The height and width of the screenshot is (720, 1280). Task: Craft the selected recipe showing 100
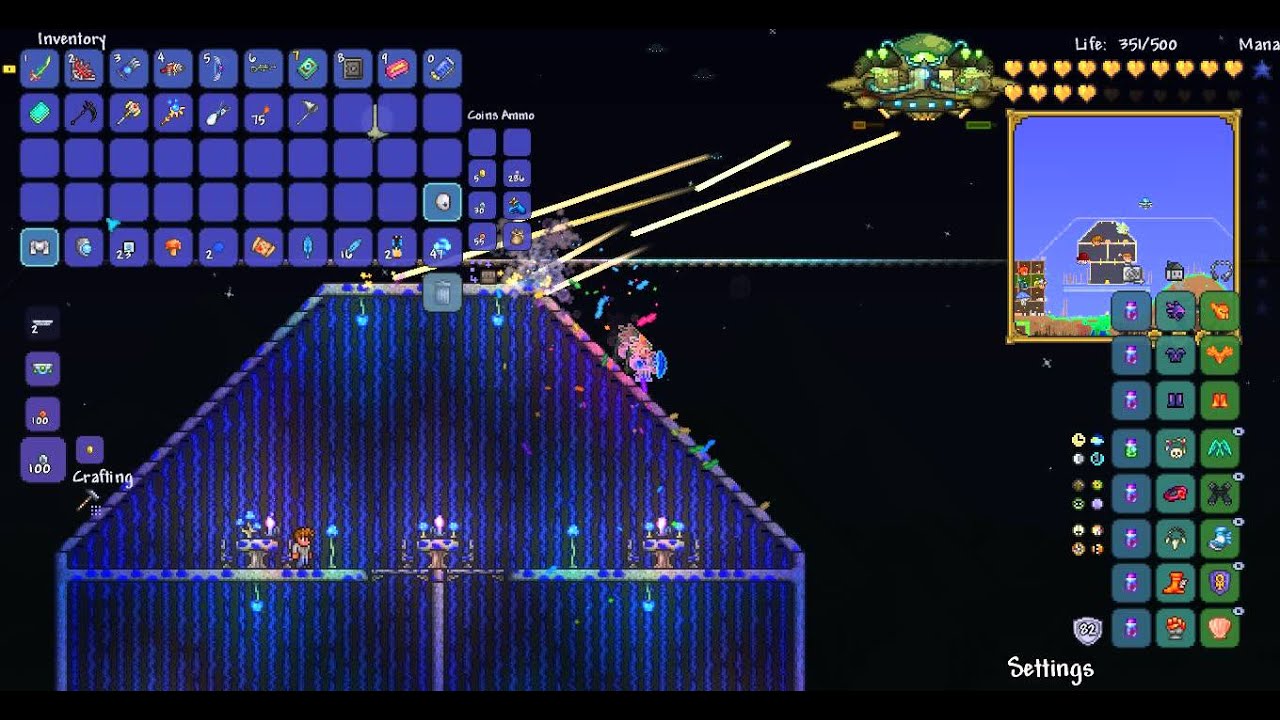[x=42, y=461]
